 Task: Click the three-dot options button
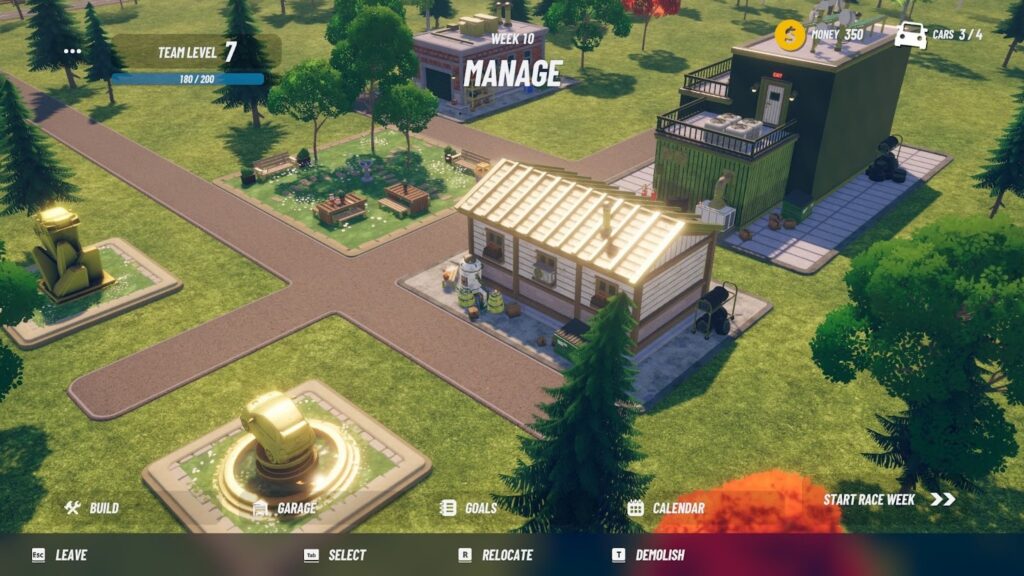click(x=72, y=51)
